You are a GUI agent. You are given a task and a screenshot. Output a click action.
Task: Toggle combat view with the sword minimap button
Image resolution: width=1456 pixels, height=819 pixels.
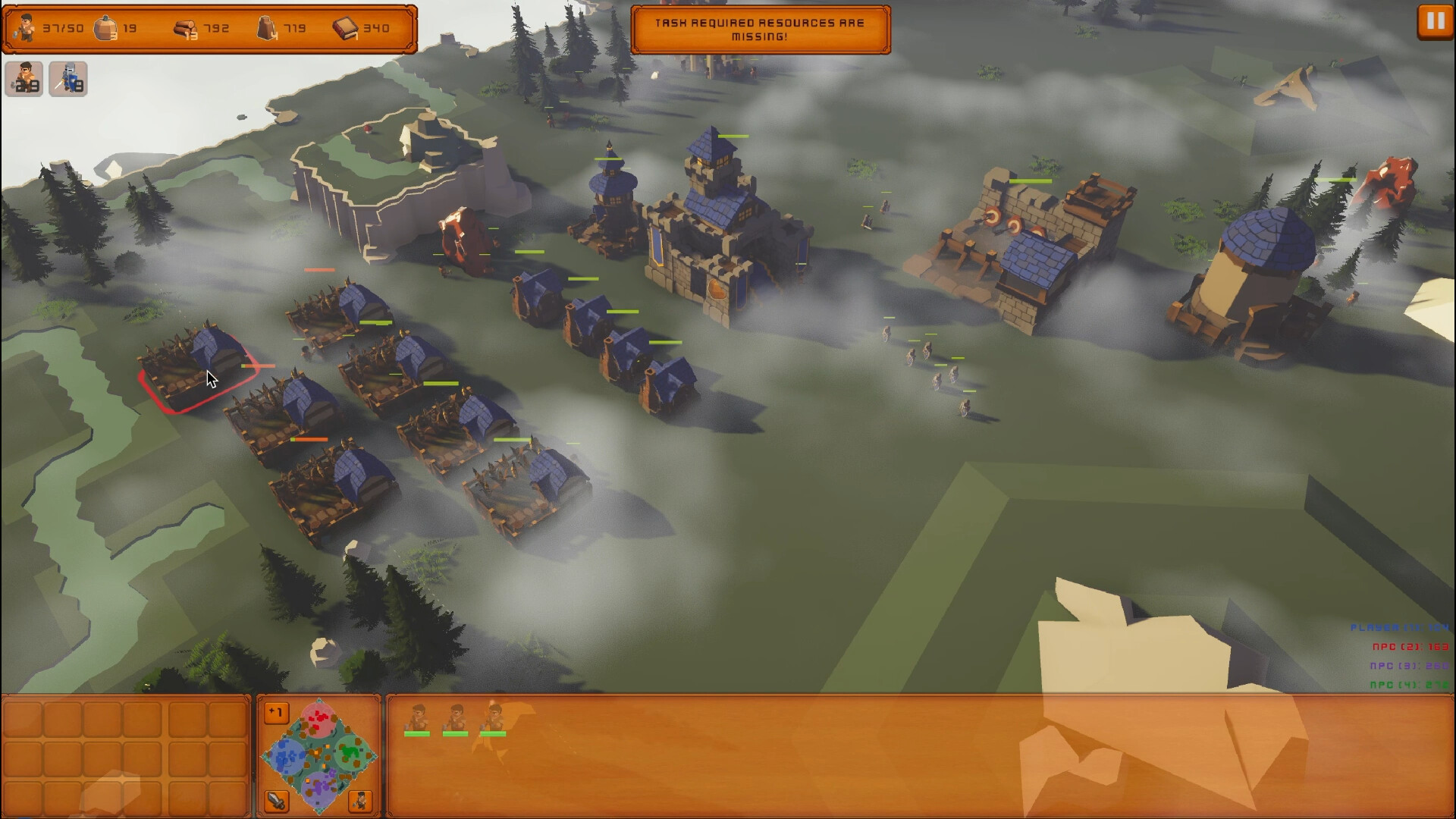pos(276,801)
